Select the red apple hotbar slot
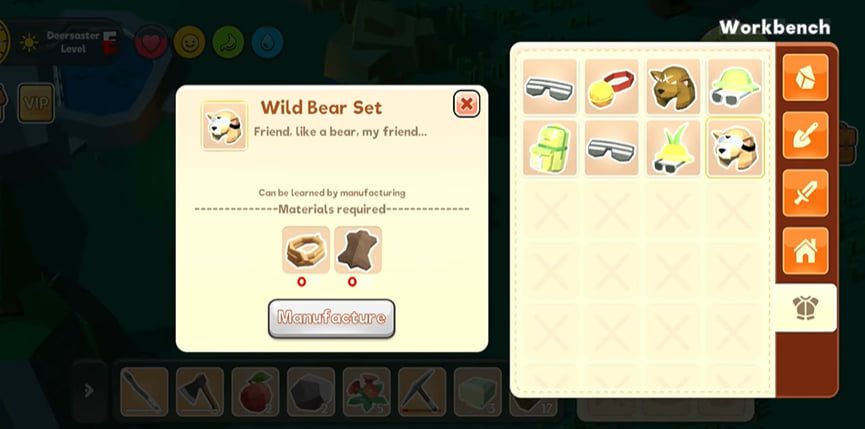This screenshot has height=429, width=865. [255, 391]
